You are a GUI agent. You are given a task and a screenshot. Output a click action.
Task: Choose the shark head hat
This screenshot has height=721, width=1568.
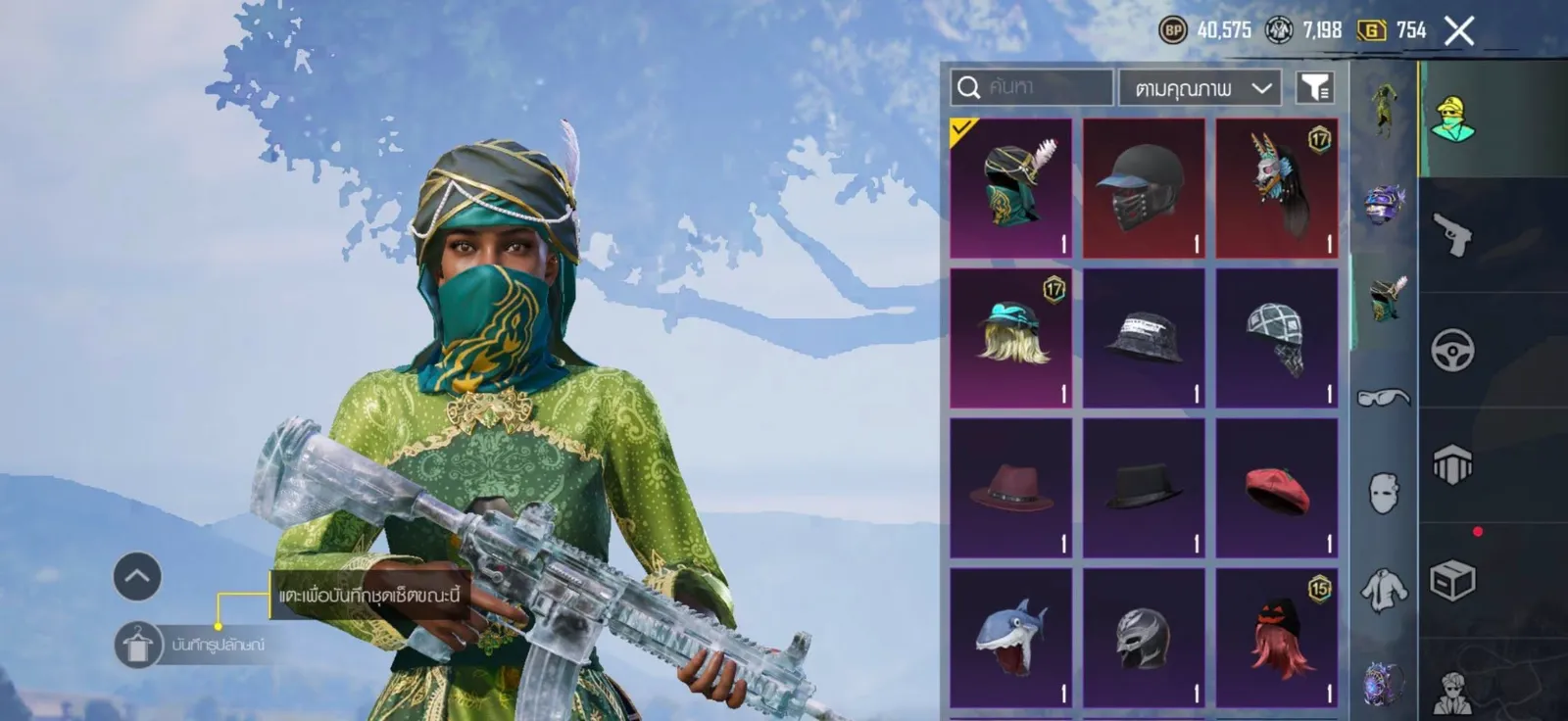[1010, 638]
